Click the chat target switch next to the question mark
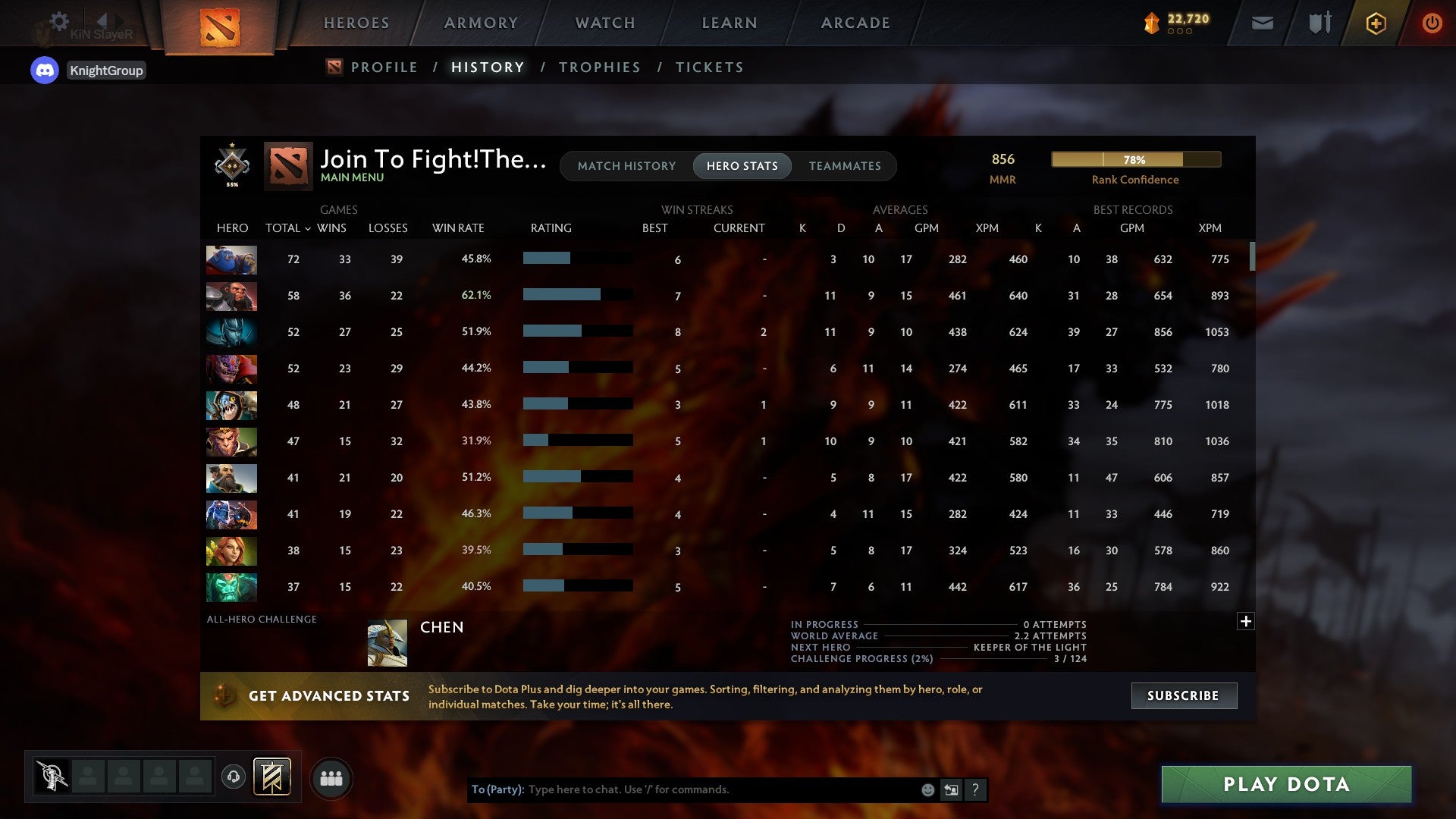1456x819 pixels. pyautogui.click(x=951, y=789)
